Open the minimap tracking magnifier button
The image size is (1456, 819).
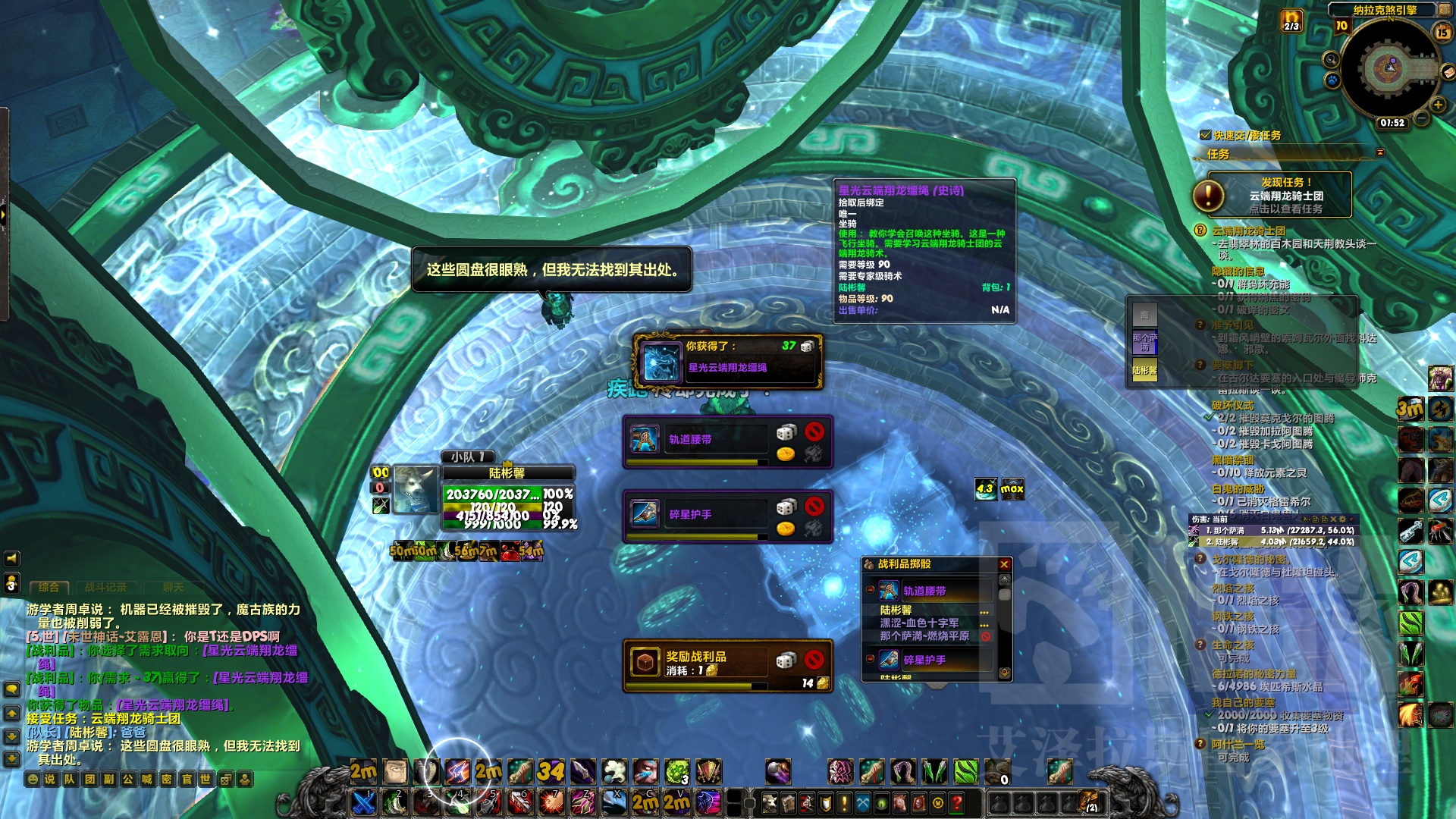[x=1330, y=60]
